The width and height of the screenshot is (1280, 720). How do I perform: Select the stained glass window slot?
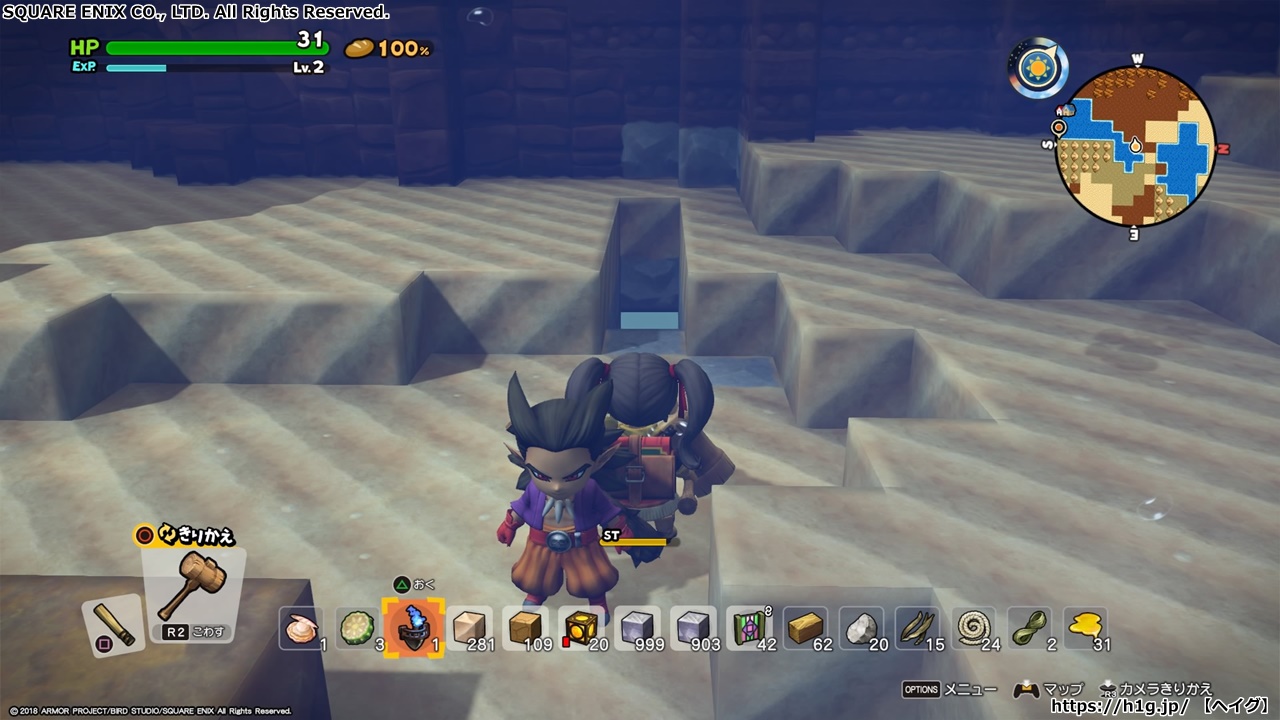(749, 630)
